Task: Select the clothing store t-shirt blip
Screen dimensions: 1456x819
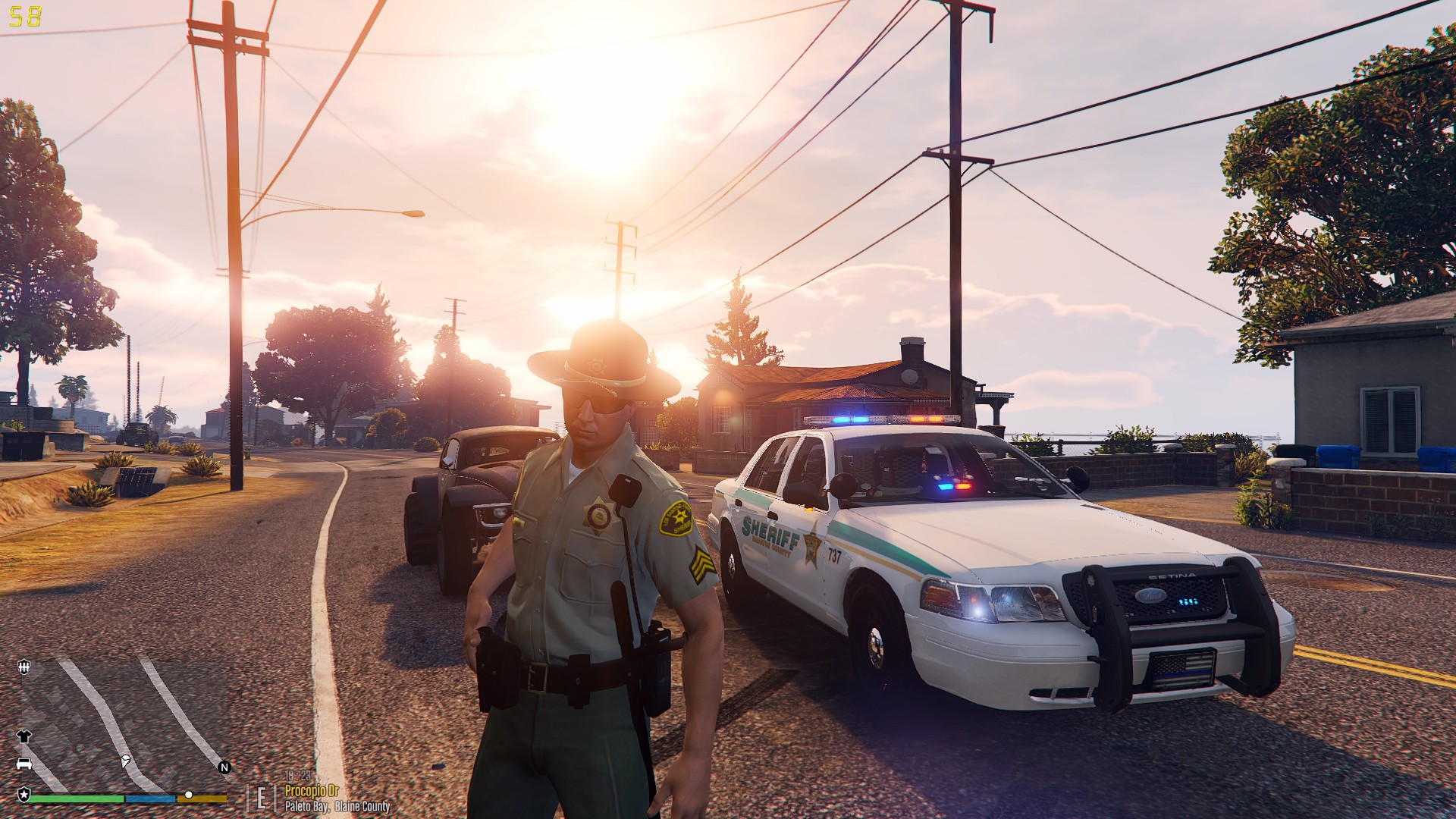Action: tap(24, 736)
